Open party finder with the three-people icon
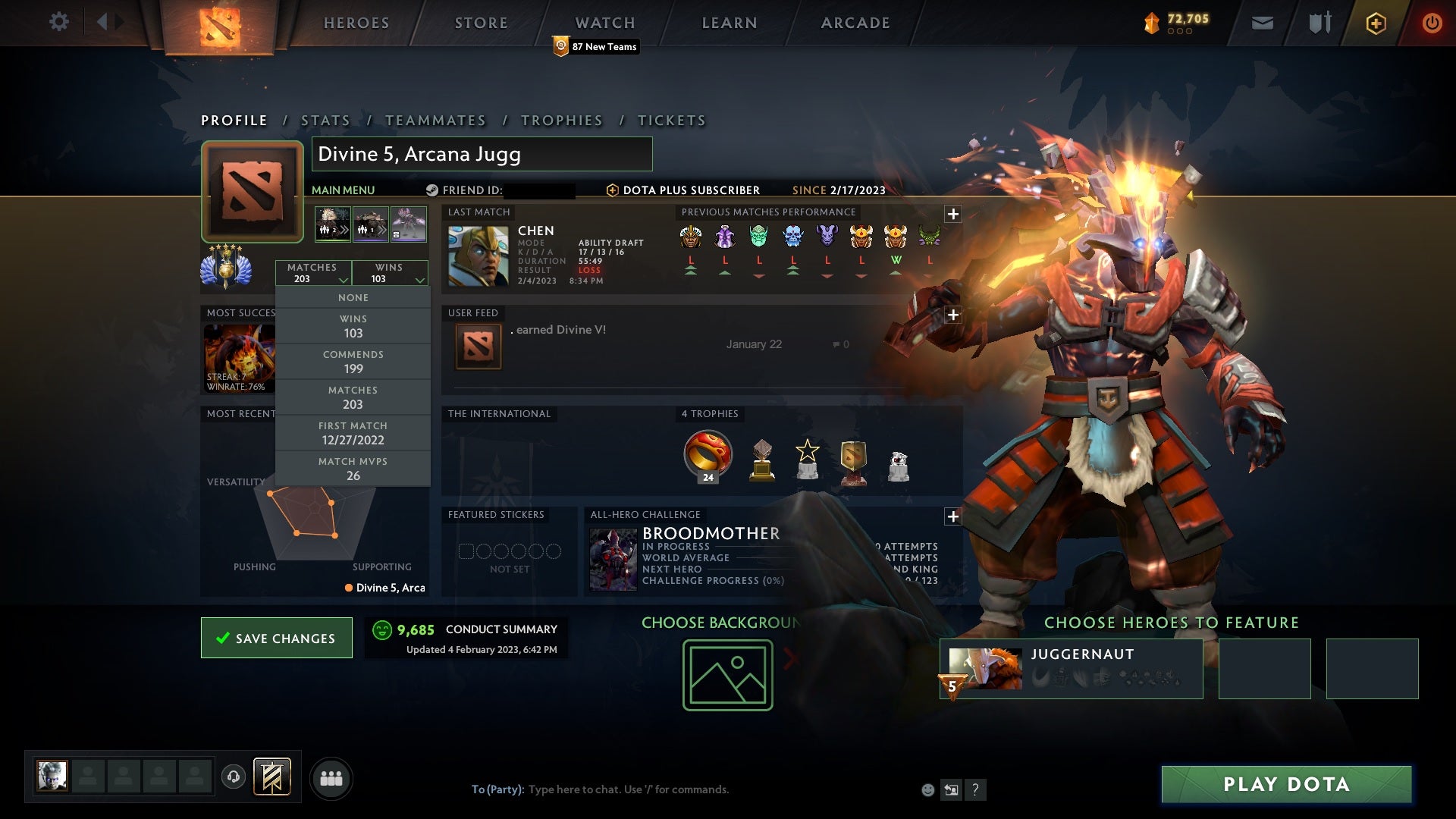This screenshot has width=1456, height=819. (331, 777)
